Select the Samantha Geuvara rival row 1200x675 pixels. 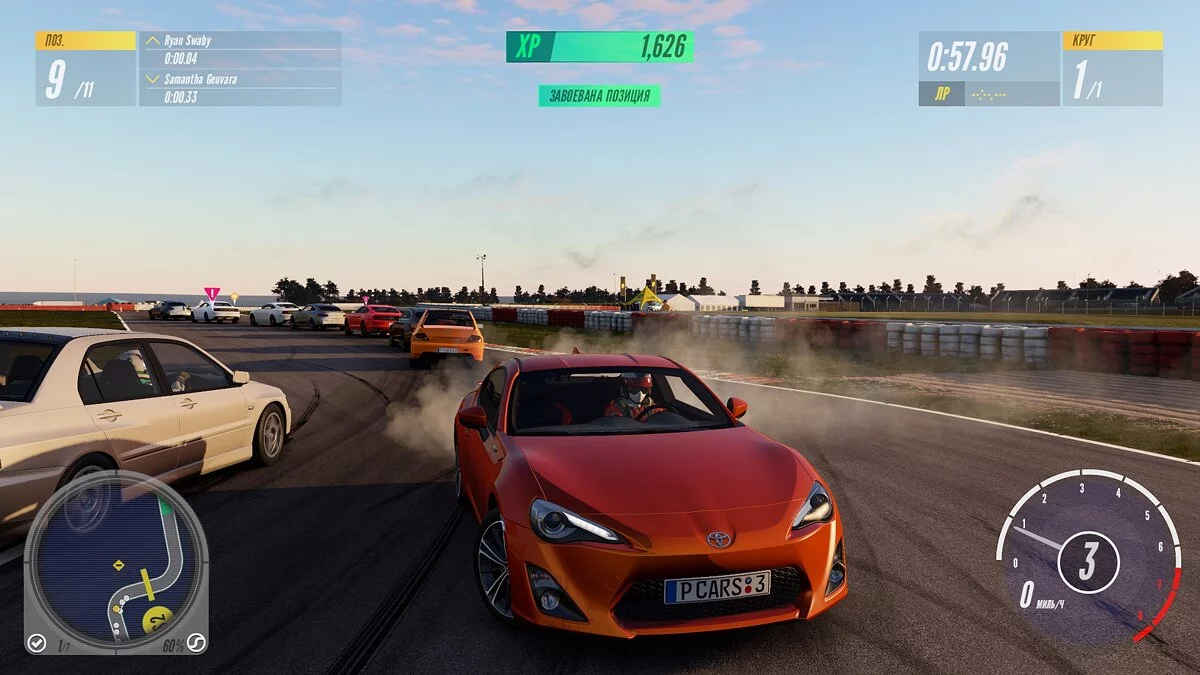tap(240, 87)
